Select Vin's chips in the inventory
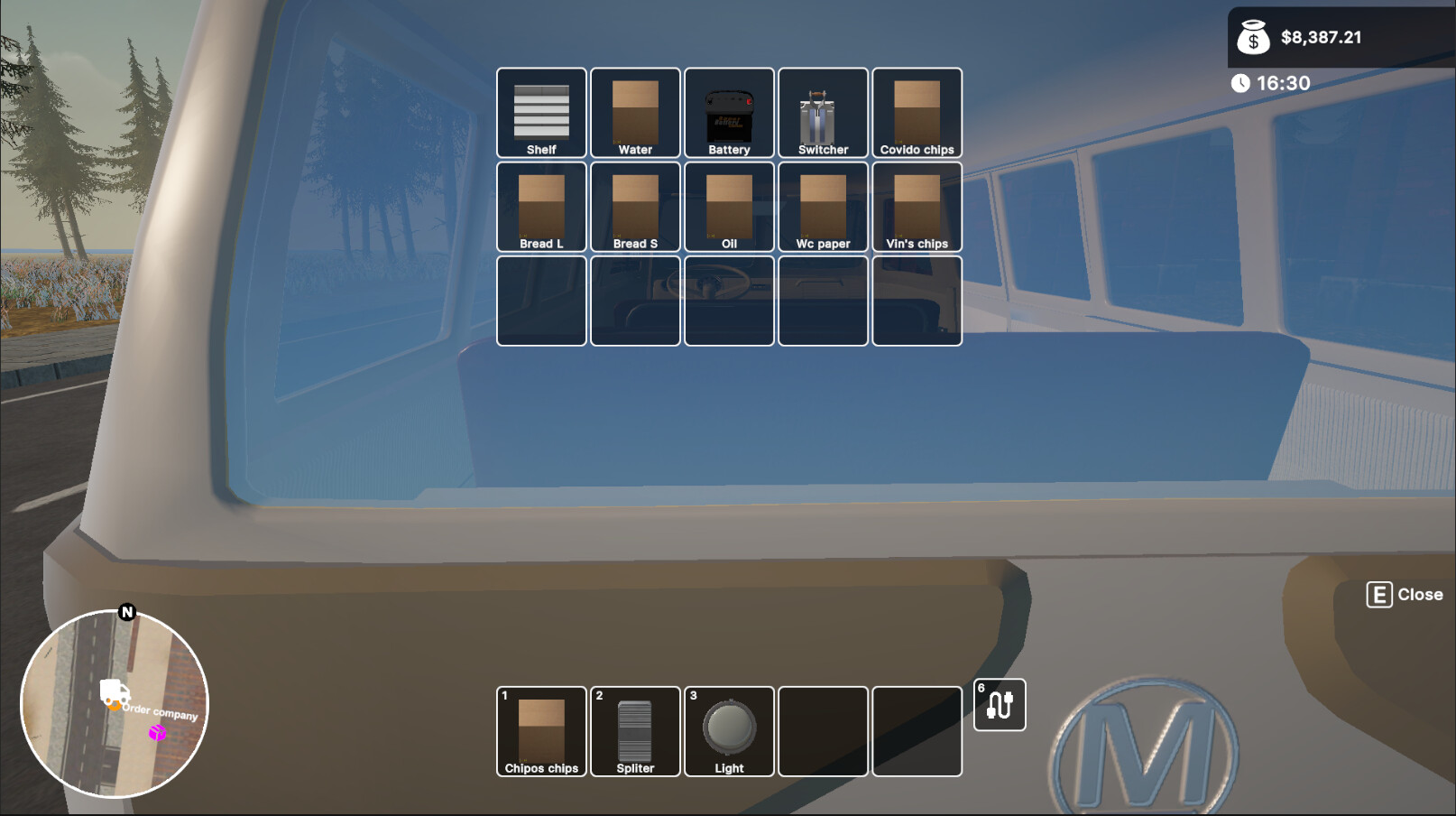Image resolution: width=1456 pixels, height=816 pixels. point(917,206)
